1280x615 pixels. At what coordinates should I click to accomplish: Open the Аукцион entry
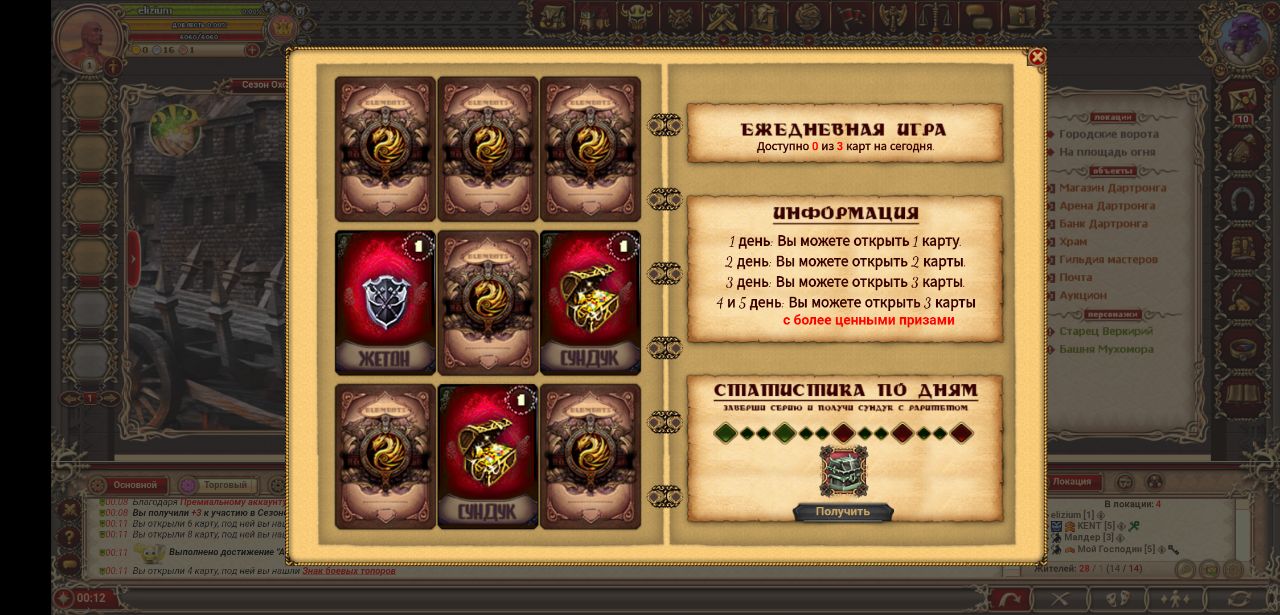tap(1082, 296)
